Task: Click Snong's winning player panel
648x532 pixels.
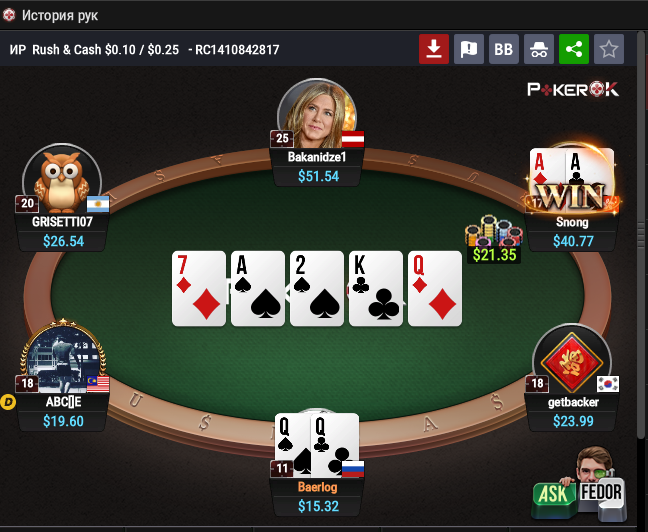Action: 572,231
